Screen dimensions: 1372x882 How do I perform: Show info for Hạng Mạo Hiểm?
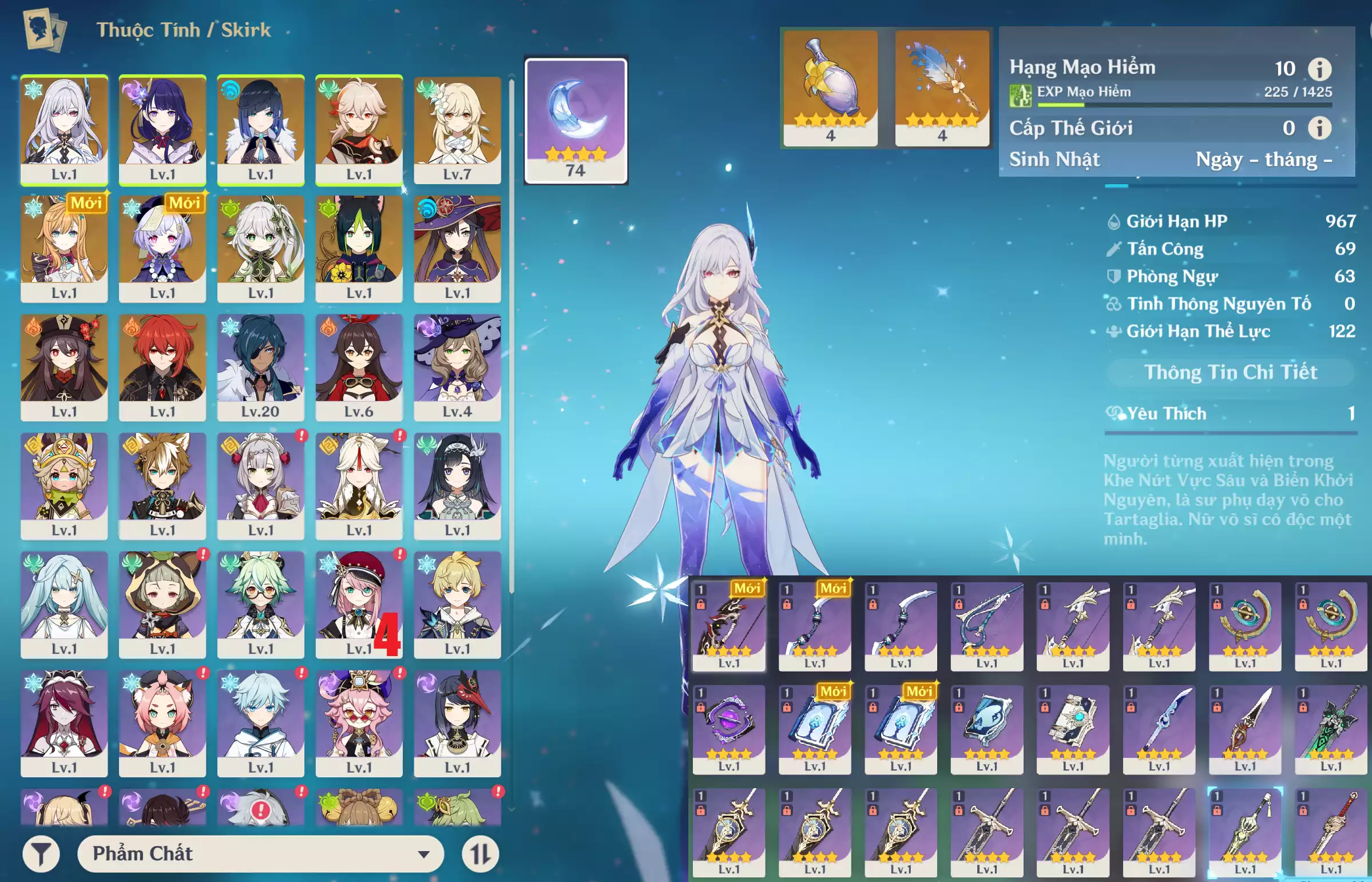(1319, 69)
